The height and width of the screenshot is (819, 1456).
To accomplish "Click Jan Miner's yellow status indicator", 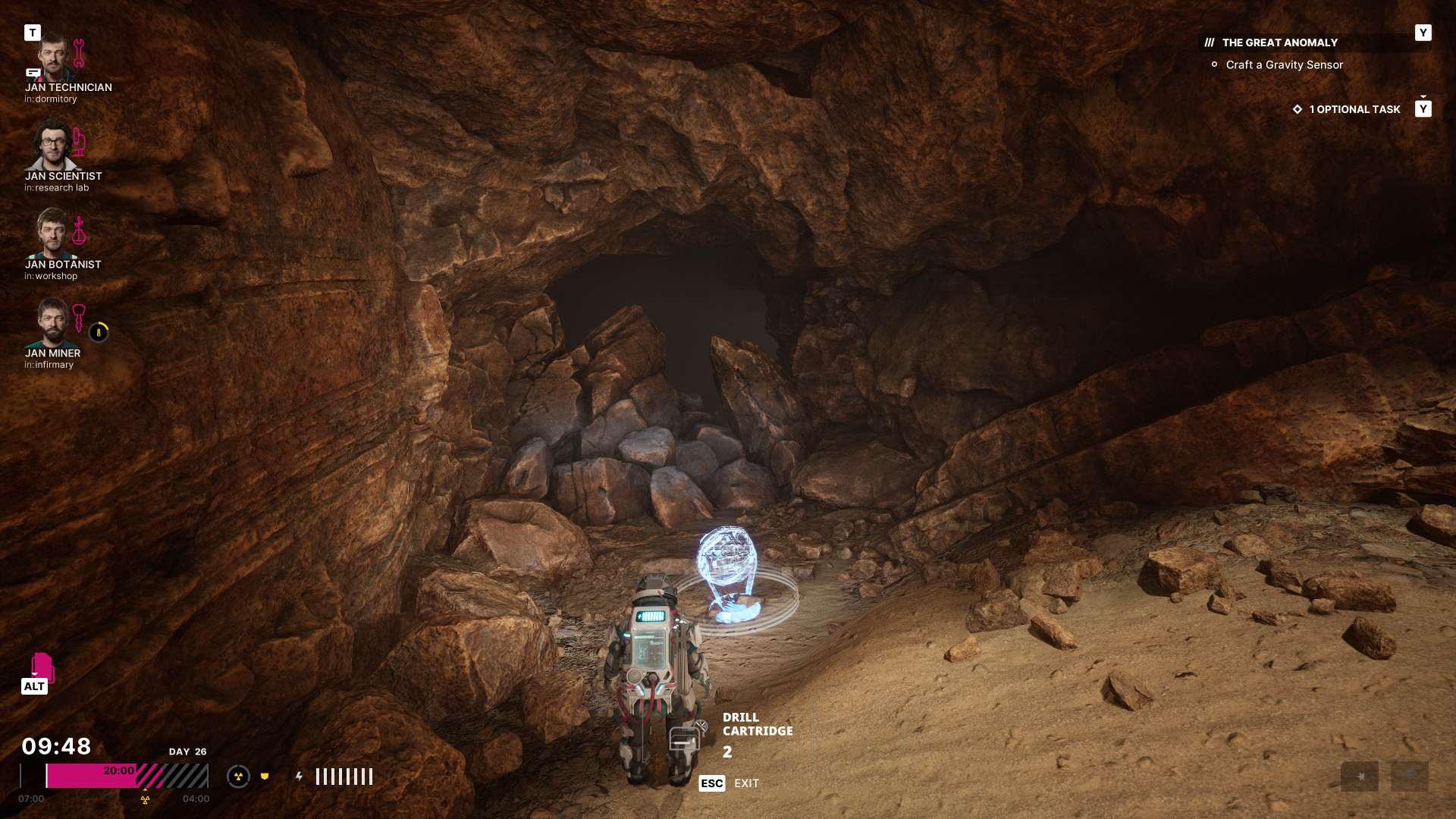I will tap(99, 332).
